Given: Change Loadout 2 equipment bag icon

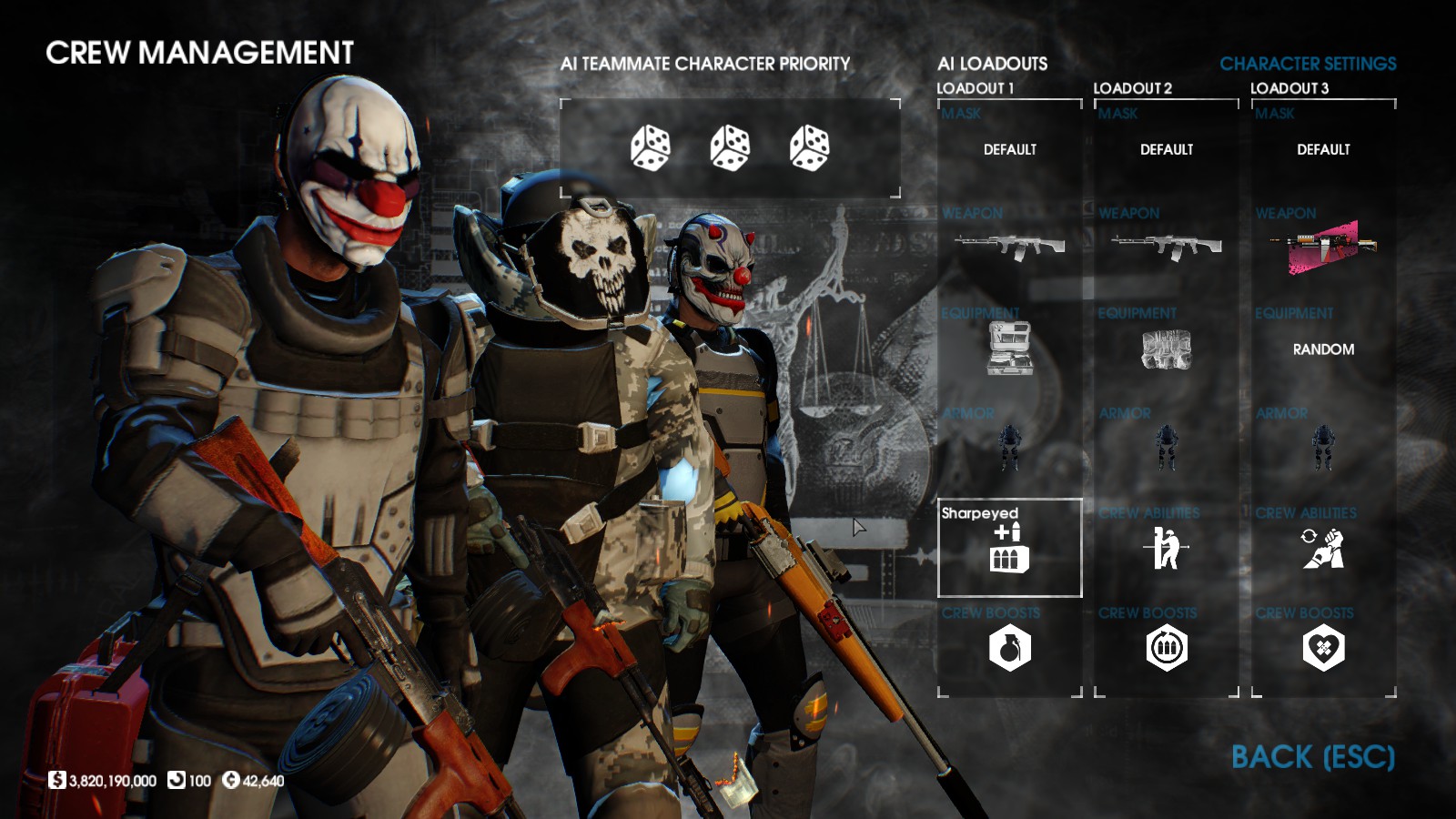Looking at the screenshot, I should click(x=1166, y=349).
